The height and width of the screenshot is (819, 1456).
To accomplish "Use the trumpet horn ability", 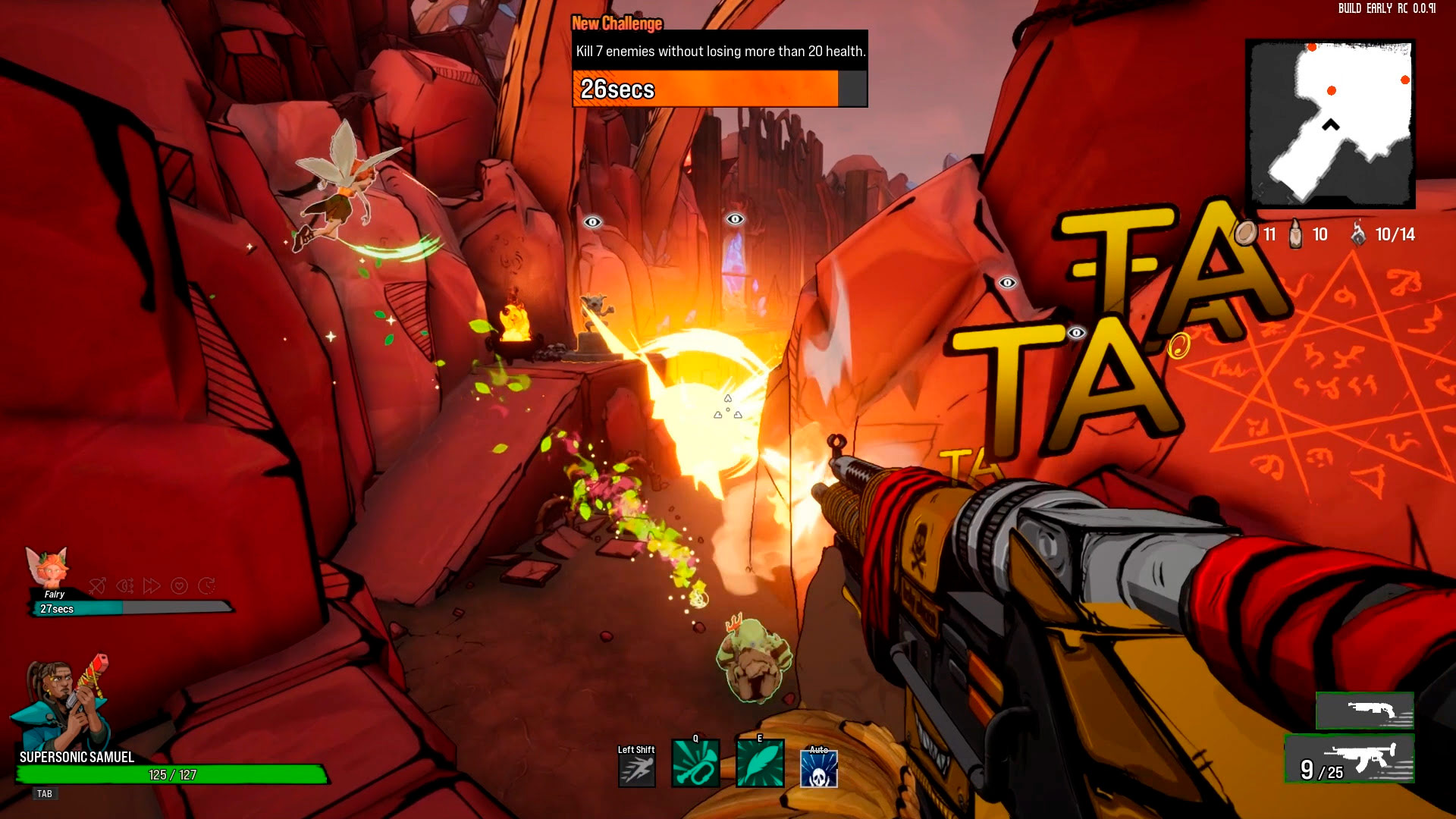I will click(x=695, y=764).
